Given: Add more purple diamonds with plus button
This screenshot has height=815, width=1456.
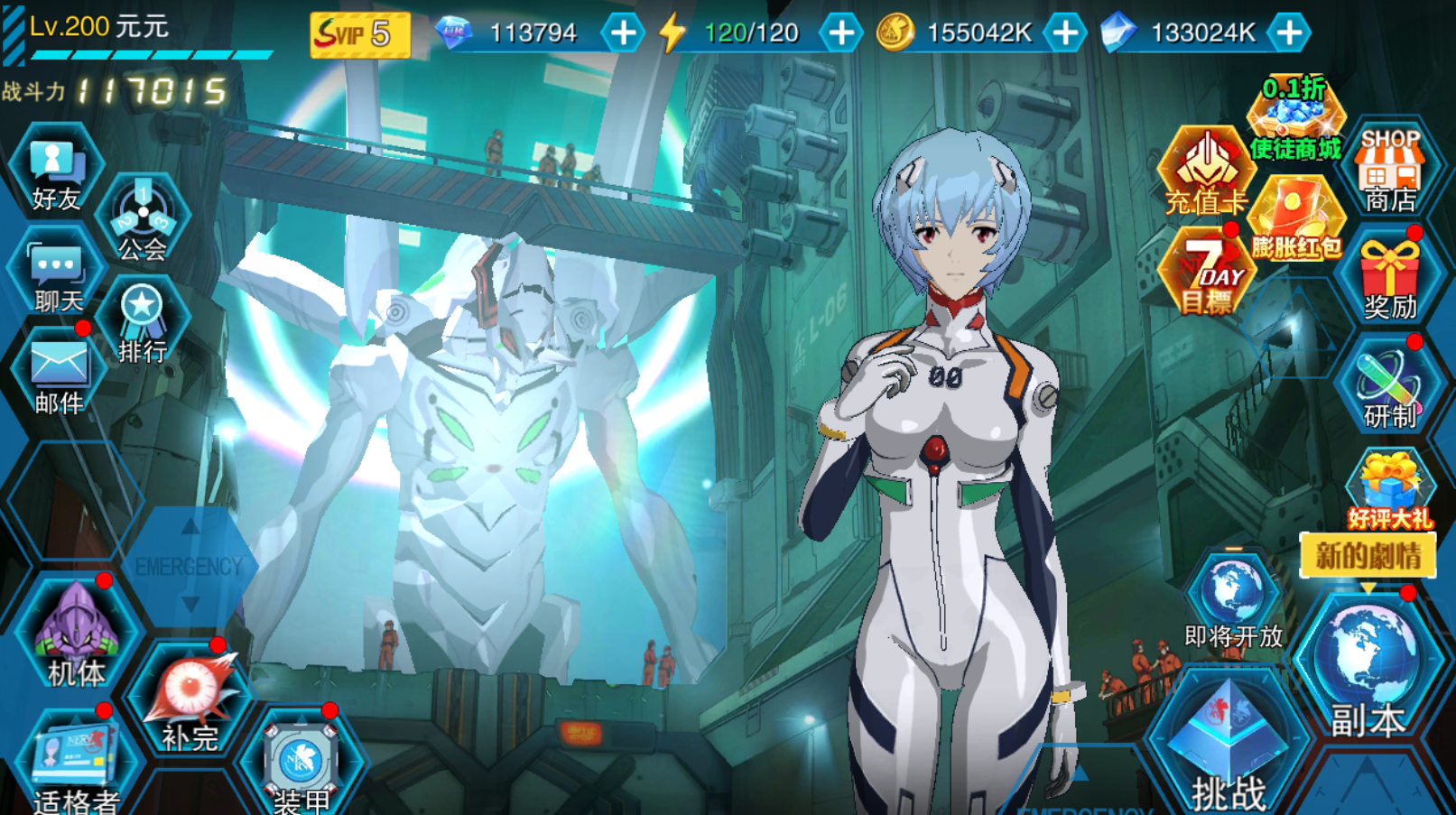Looking at the screenshot, I should 622,33.
